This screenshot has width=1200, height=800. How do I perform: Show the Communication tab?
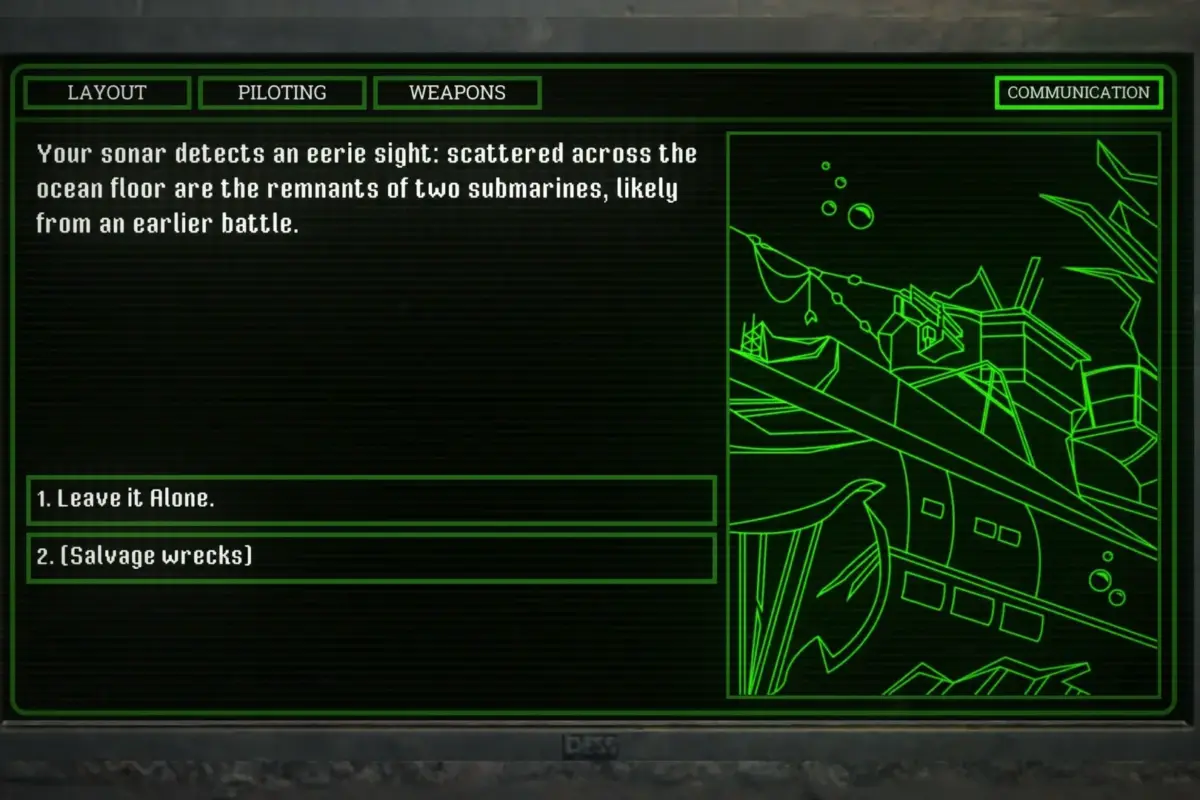click(1078, 93)
